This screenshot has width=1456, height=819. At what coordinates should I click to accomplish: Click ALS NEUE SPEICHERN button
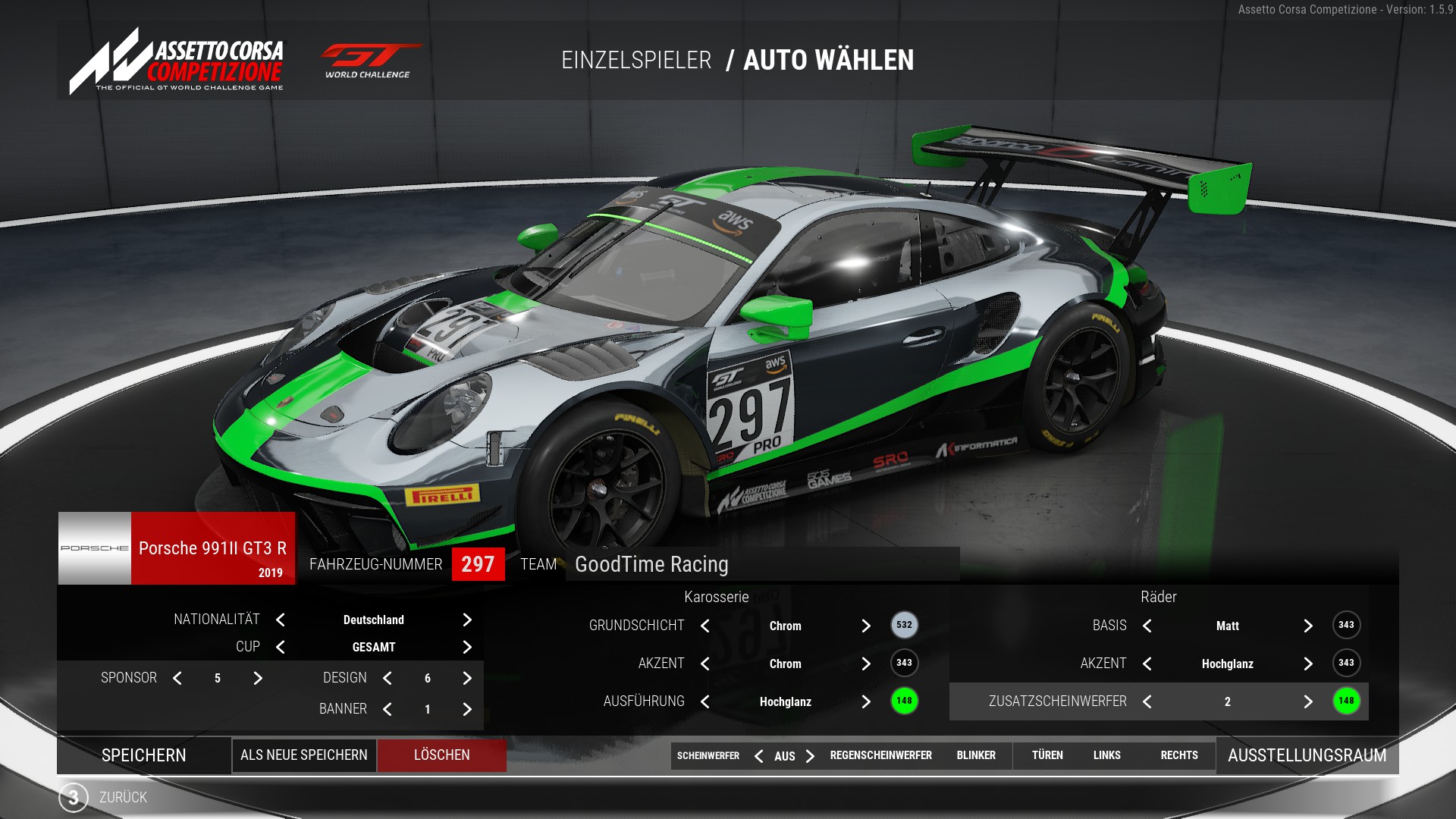[304, 755]
